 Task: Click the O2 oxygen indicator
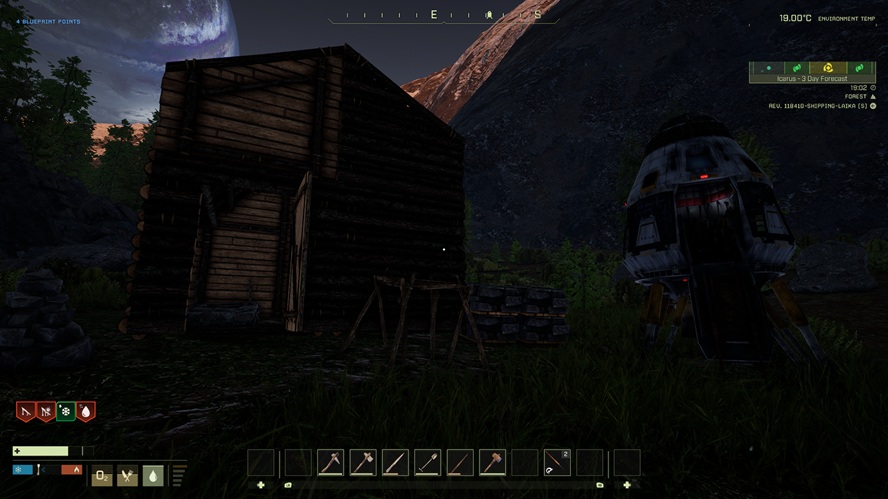click(x=101, y=477)
